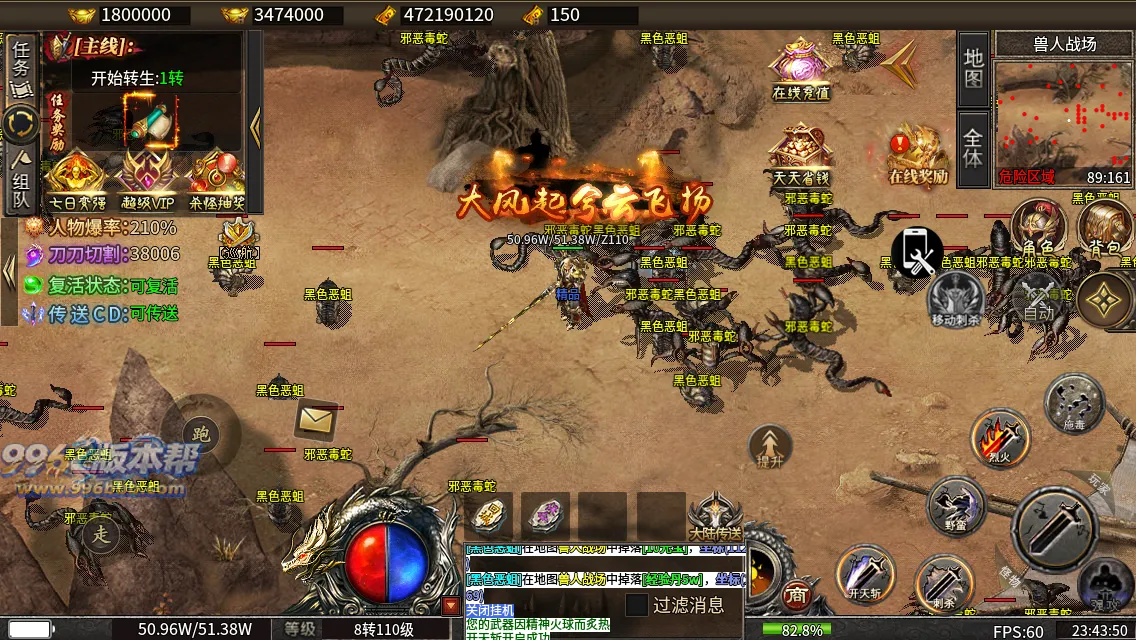Viewport: 1136px width, 640px height.
Task: Use the 开天斩 skill
Action: tap(864, 574)
